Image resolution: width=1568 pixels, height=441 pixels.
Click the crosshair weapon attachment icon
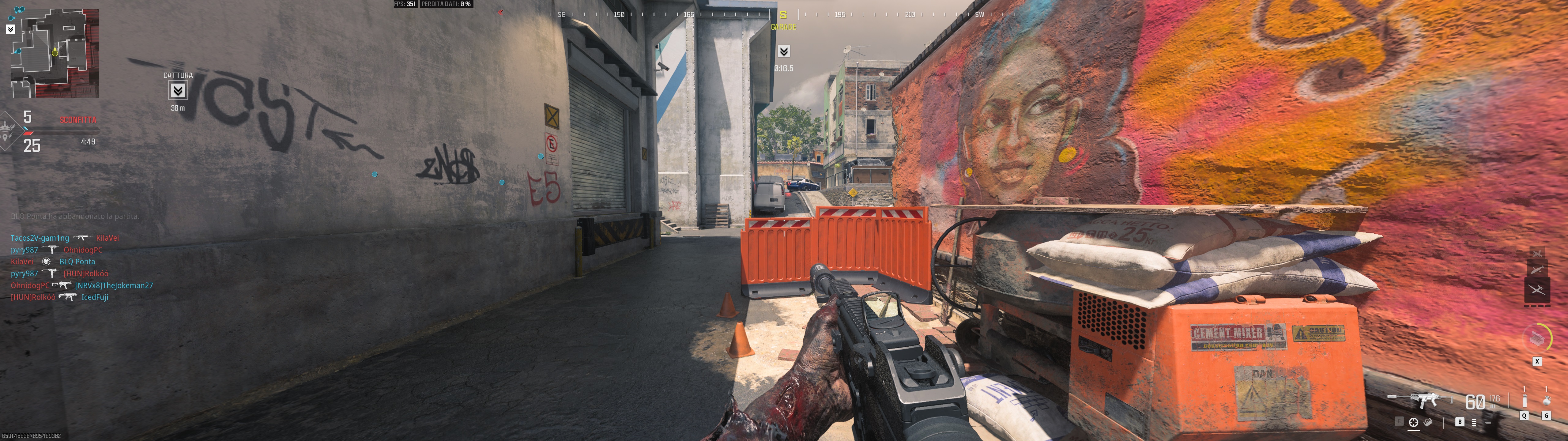(1413, 422)
